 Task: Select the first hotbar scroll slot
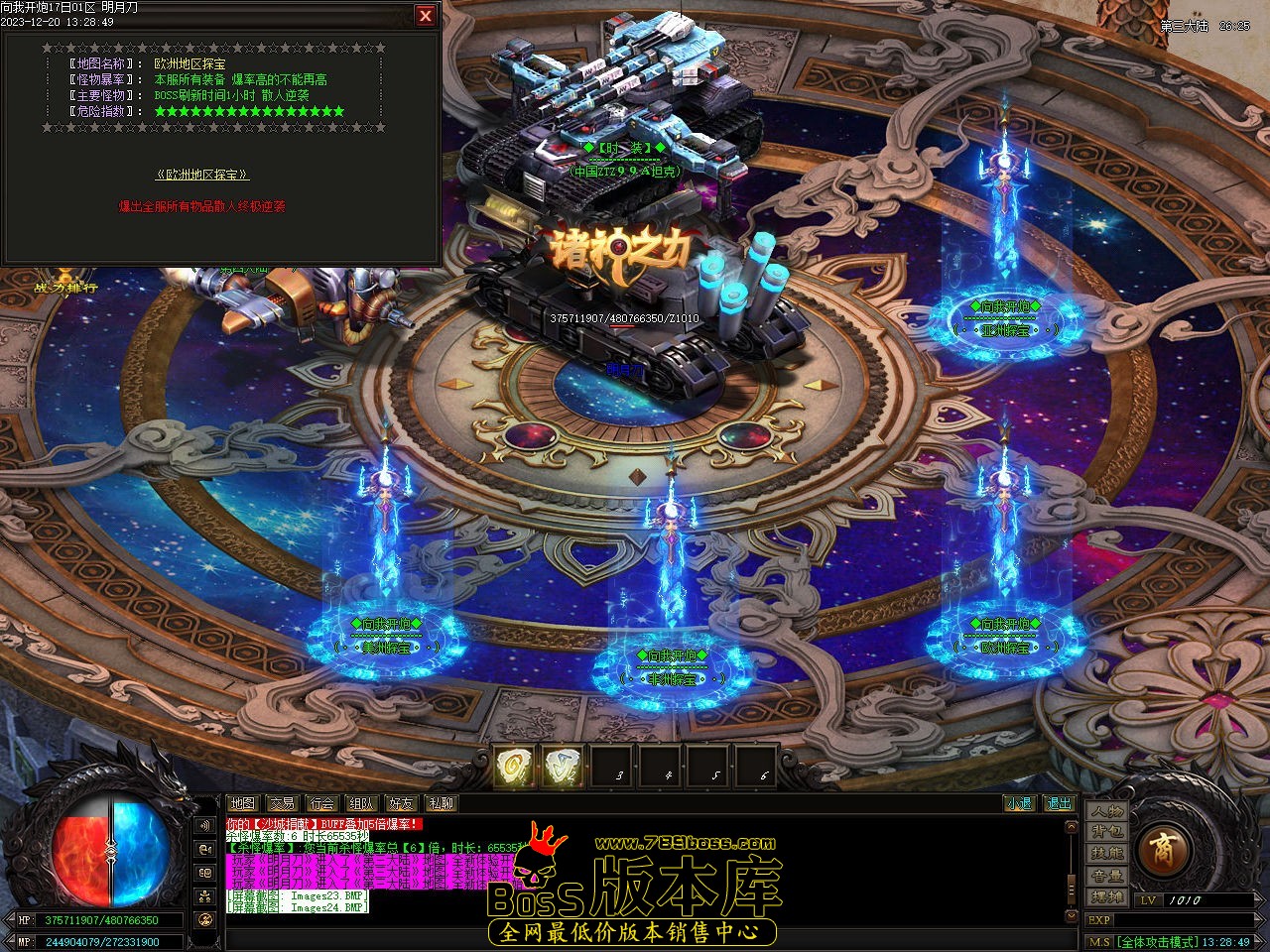pyautogui.click(x=514, y=767)
